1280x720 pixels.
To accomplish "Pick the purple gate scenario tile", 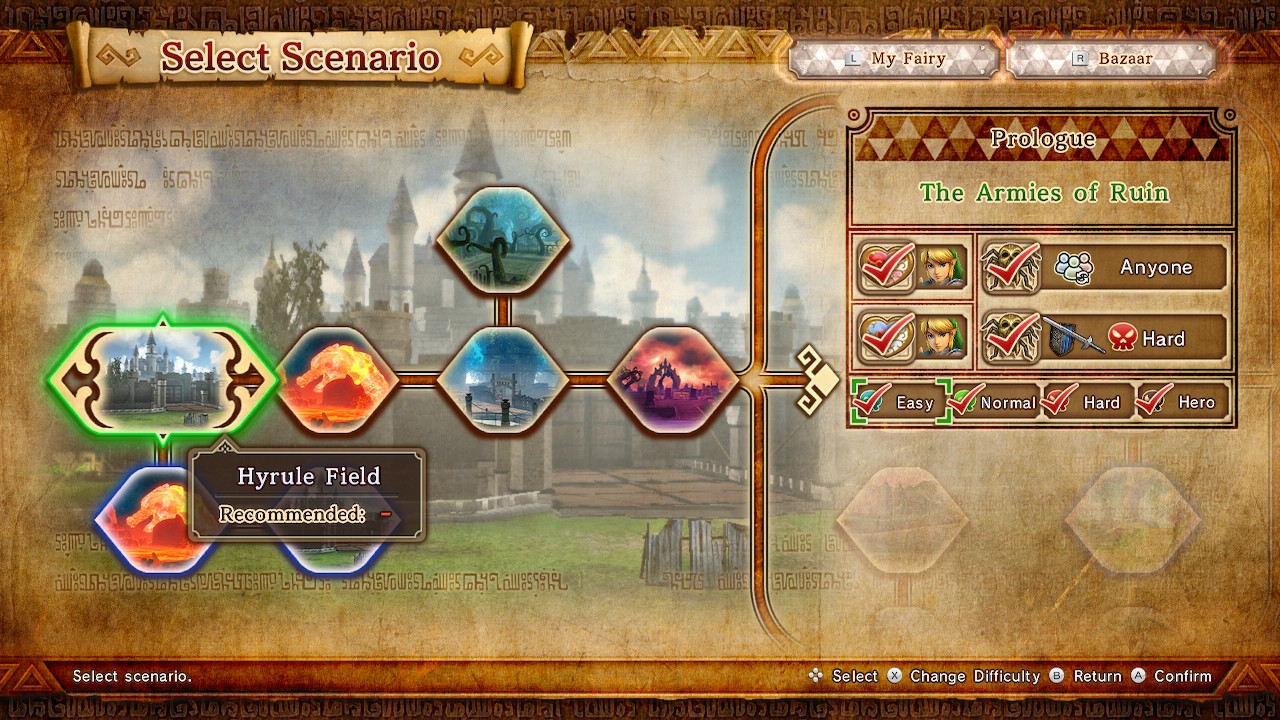I will pyautogui.click(x=673, y=380).
